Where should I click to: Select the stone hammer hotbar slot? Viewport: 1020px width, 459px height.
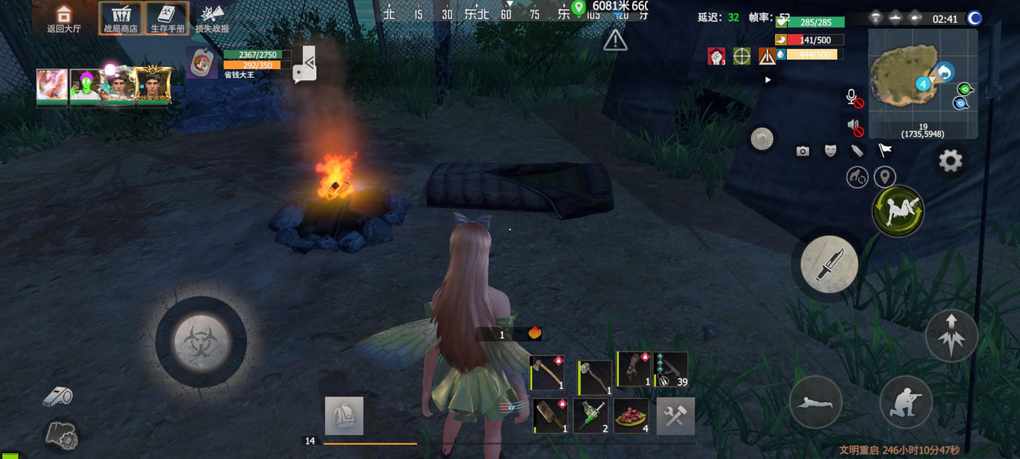click(x=595, y=377)
